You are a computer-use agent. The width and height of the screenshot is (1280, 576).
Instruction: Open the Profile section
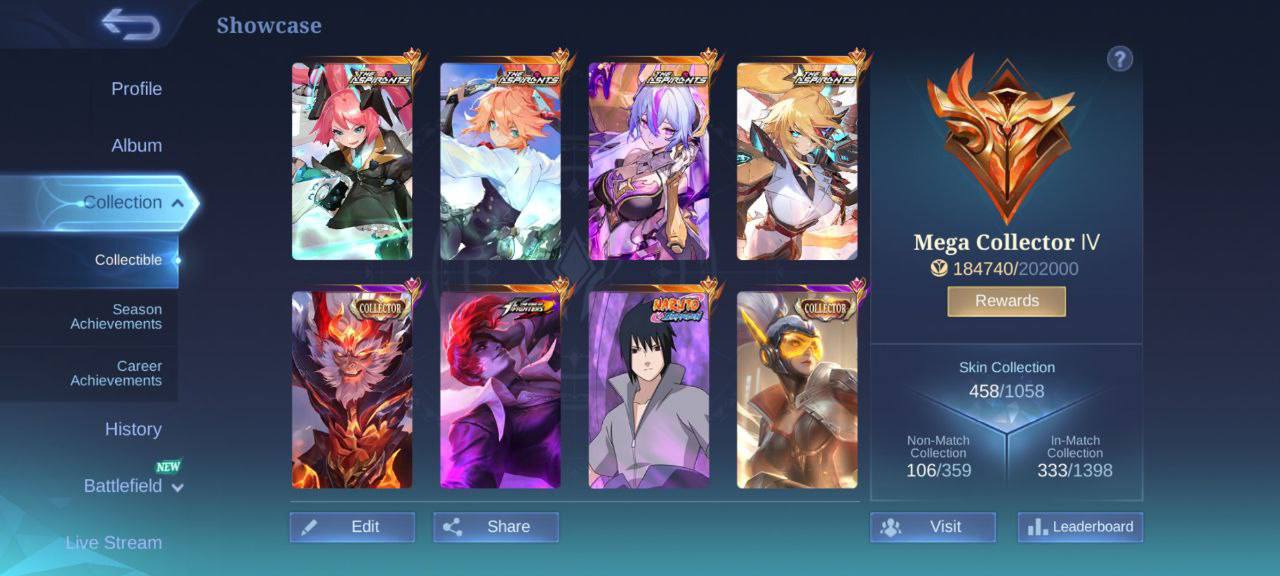click(x=136, y=89)
